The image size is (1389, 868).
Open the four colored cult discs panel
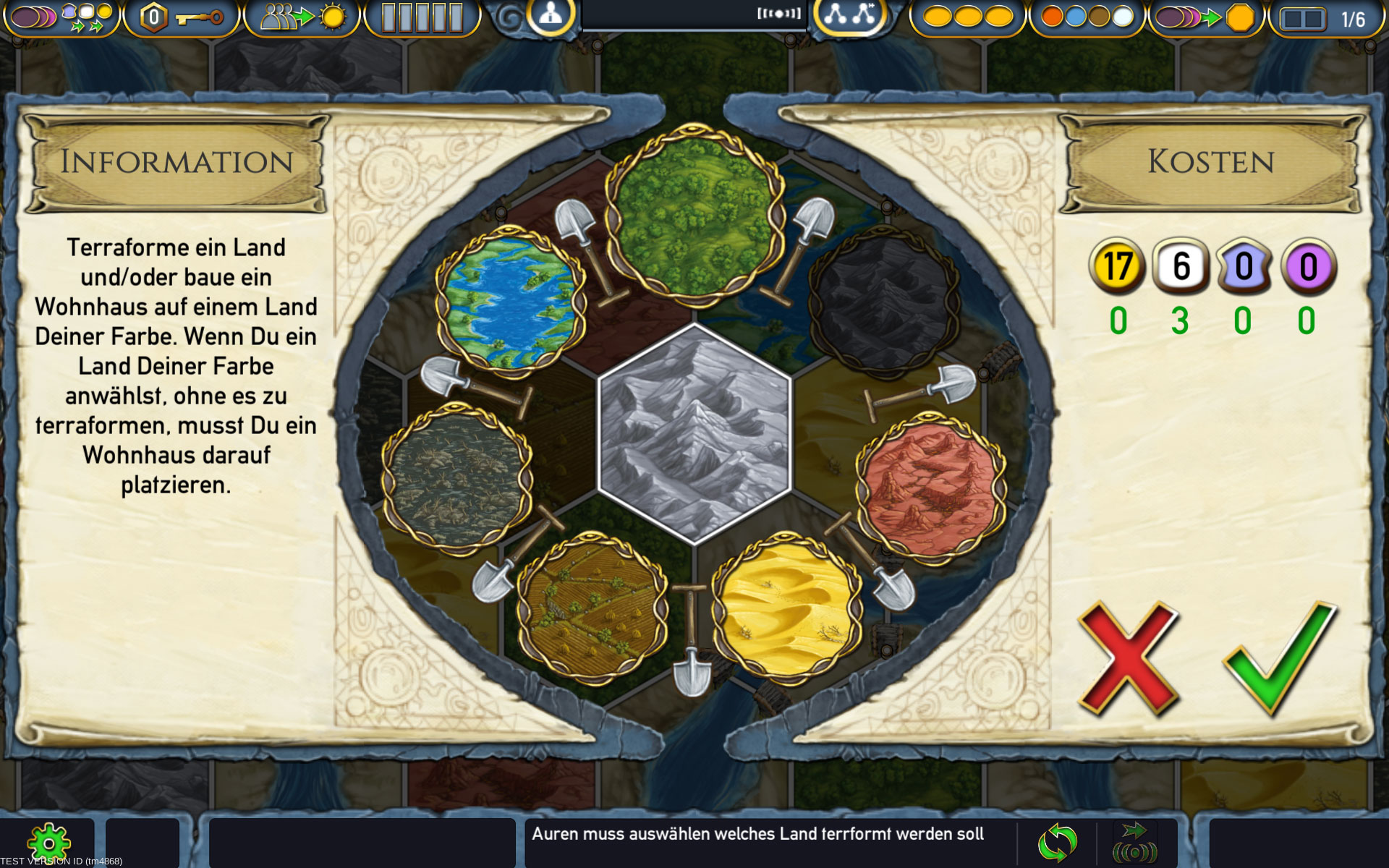[x=1087, y=17]
